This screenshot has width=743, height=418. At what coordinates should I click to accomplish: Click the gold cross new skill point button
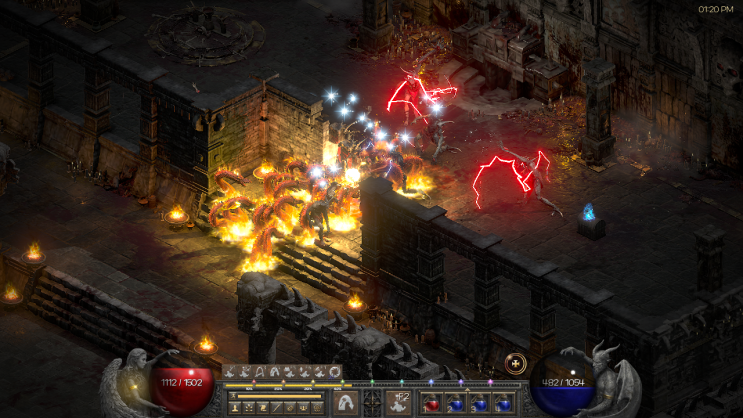[x=516, y=363]
